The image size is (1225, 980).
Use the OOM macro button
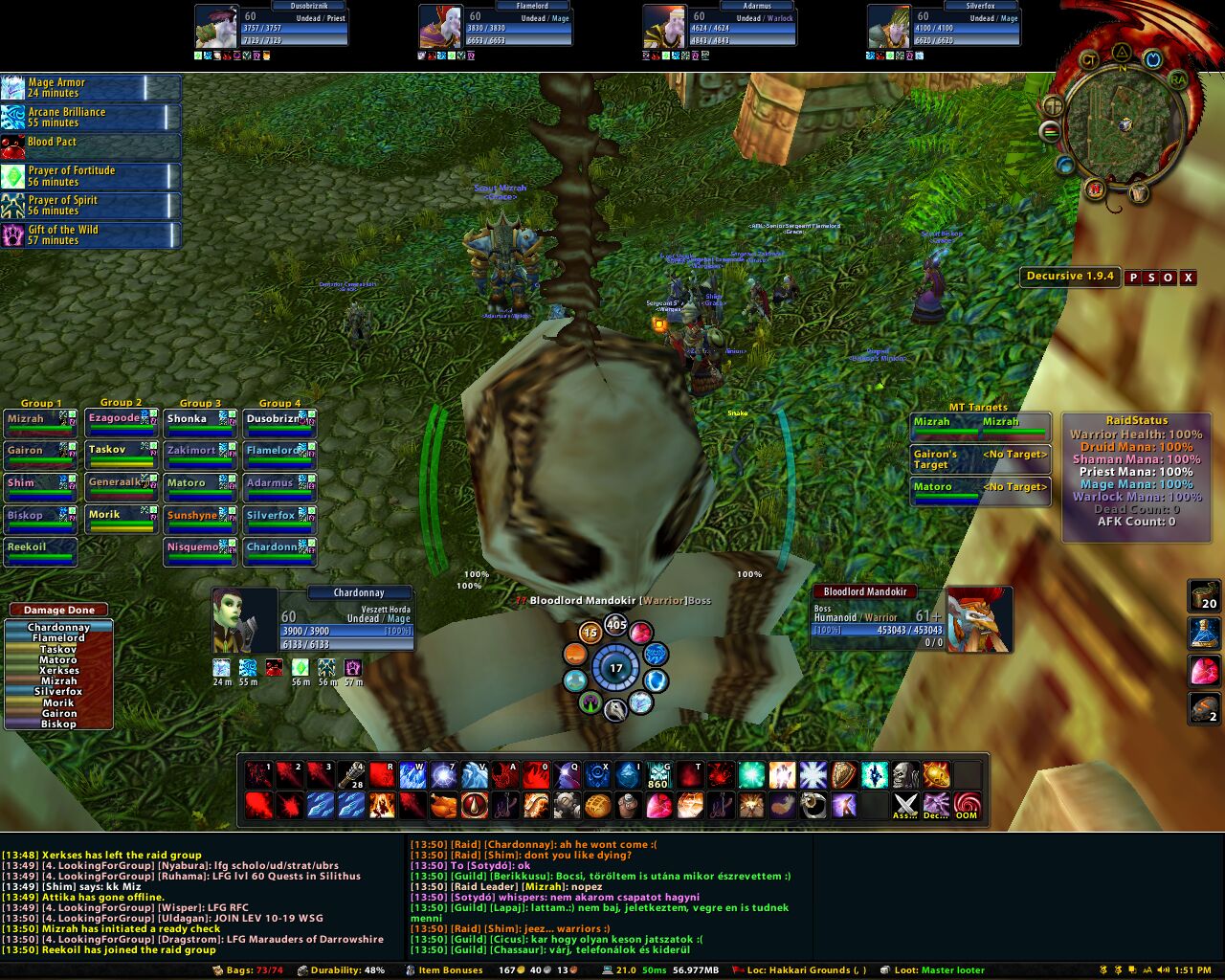(x=967, y=806)
